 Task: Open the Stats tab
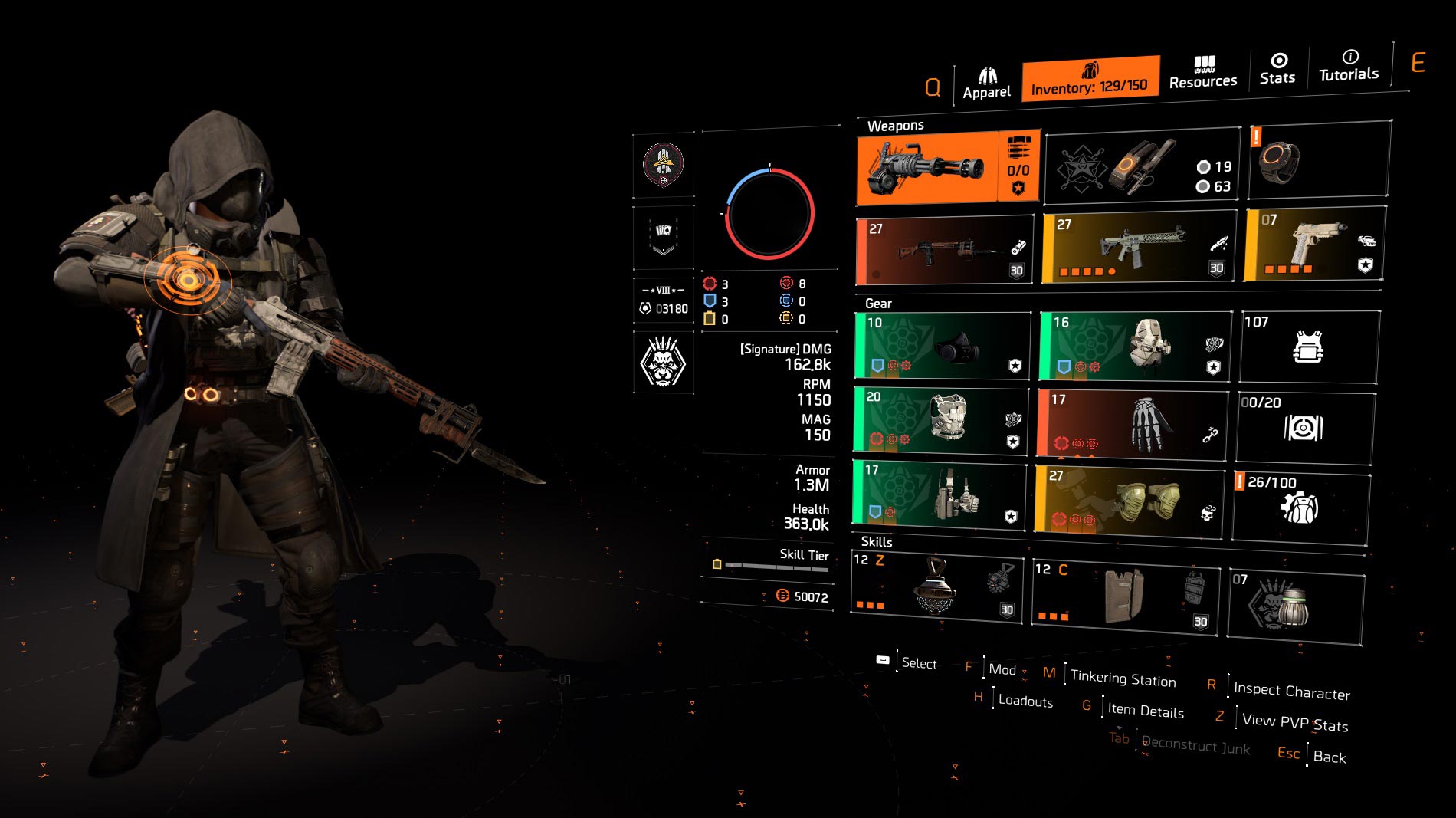coord(1277,69)
